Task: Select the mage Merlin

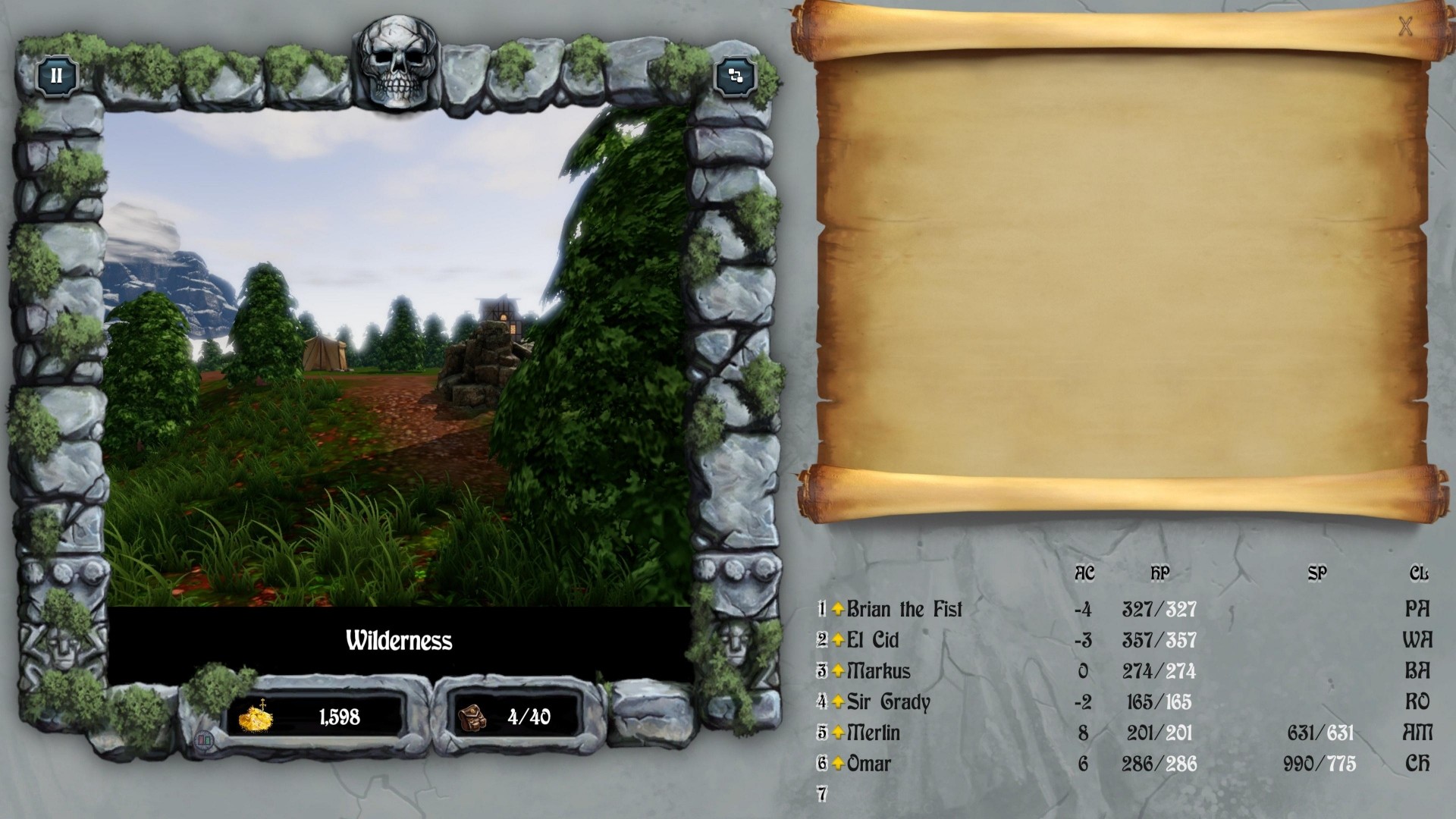Action: pyautogui.click(x=874, y=733)
